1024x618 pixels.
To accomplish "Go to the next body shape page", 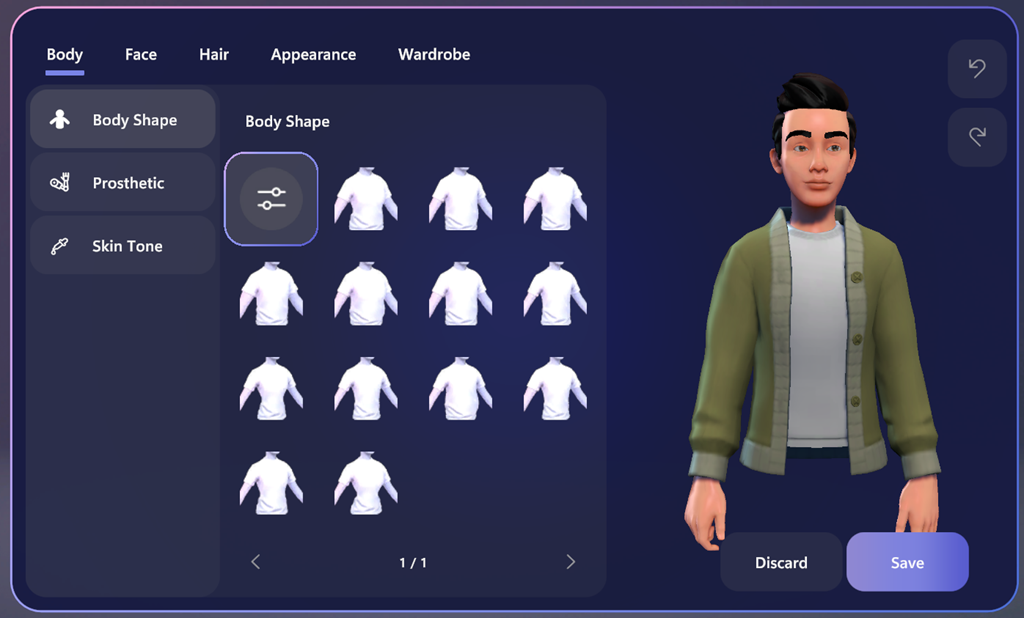I will tap(571, 562).
